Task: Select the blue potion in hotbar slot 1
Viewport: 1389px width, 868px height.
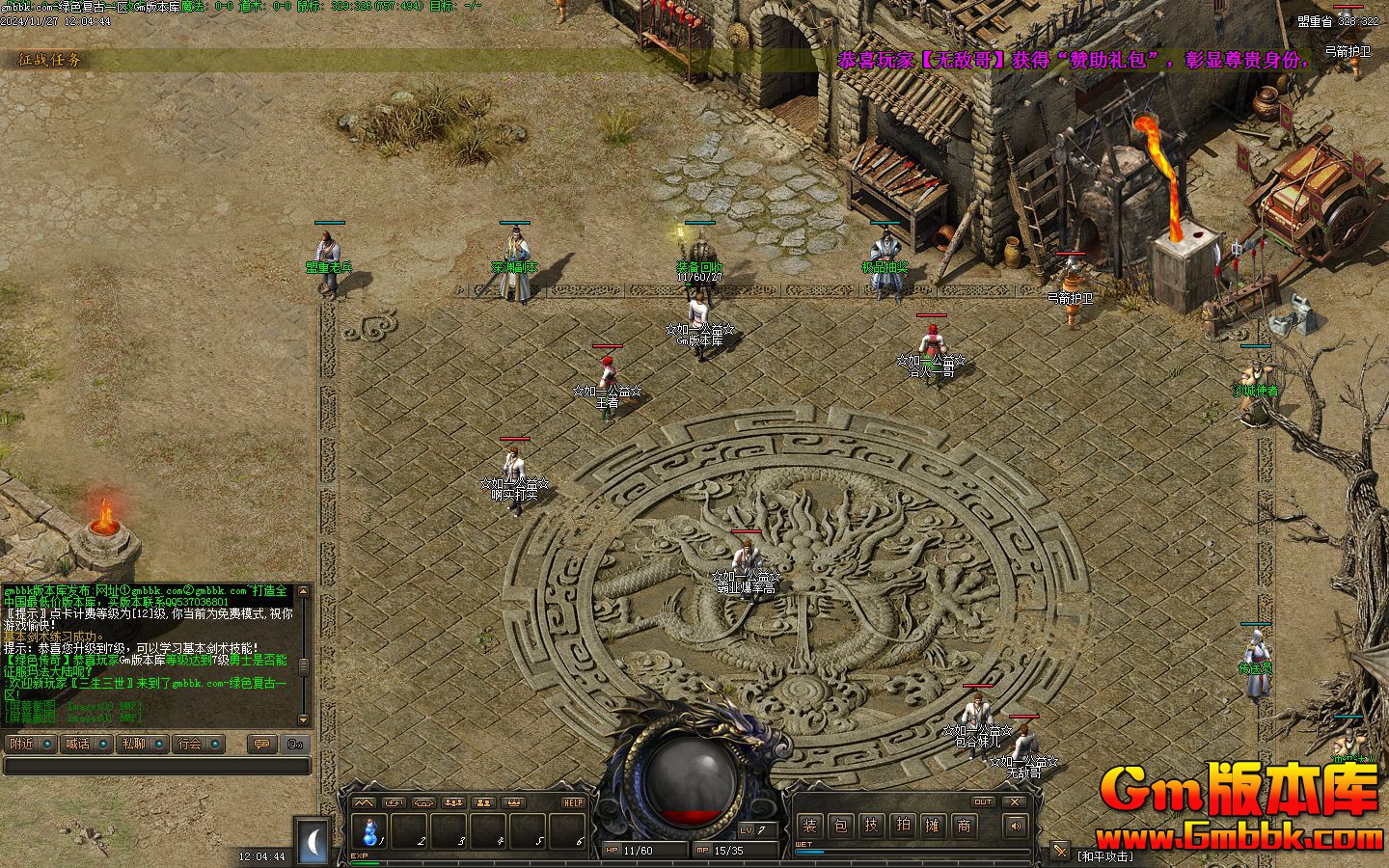Action: 369,830
